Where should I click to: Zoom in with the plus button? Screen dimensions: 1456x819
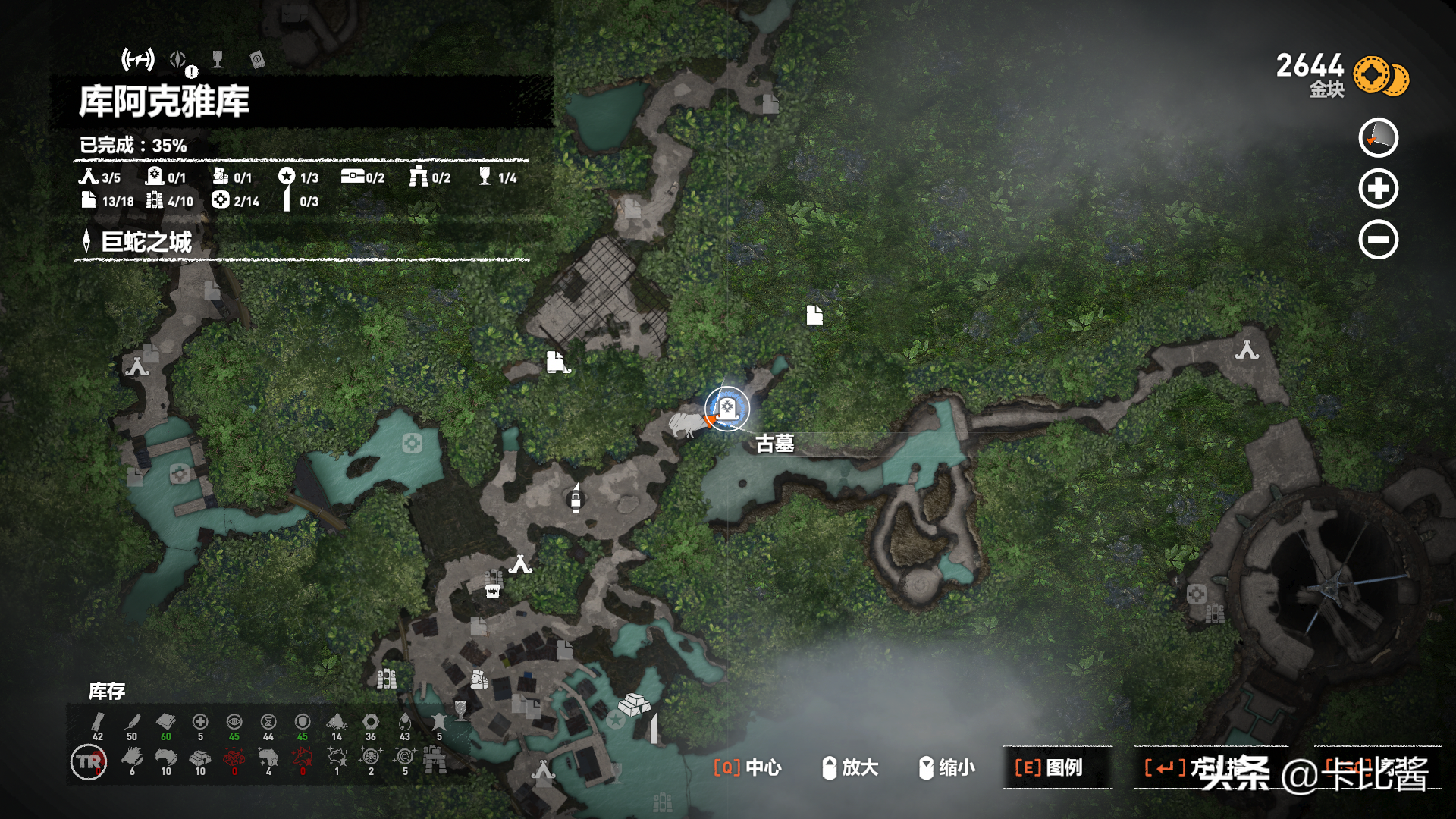coord(1378,189)
